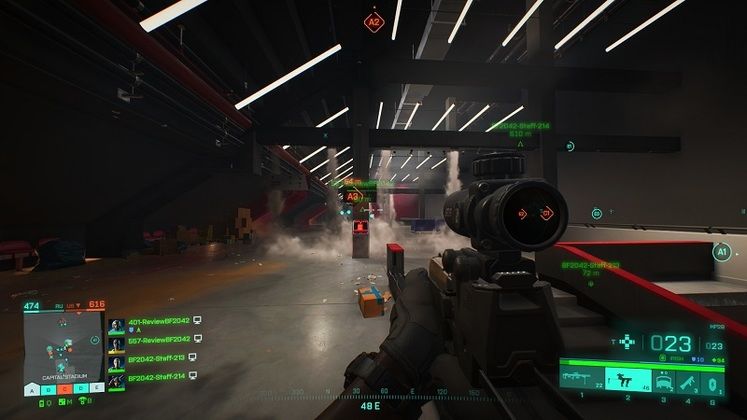This screenshot has width=747, height=420.
Task: Select the highlighted weapon in slot 2
Action: (x=626, y=379)
